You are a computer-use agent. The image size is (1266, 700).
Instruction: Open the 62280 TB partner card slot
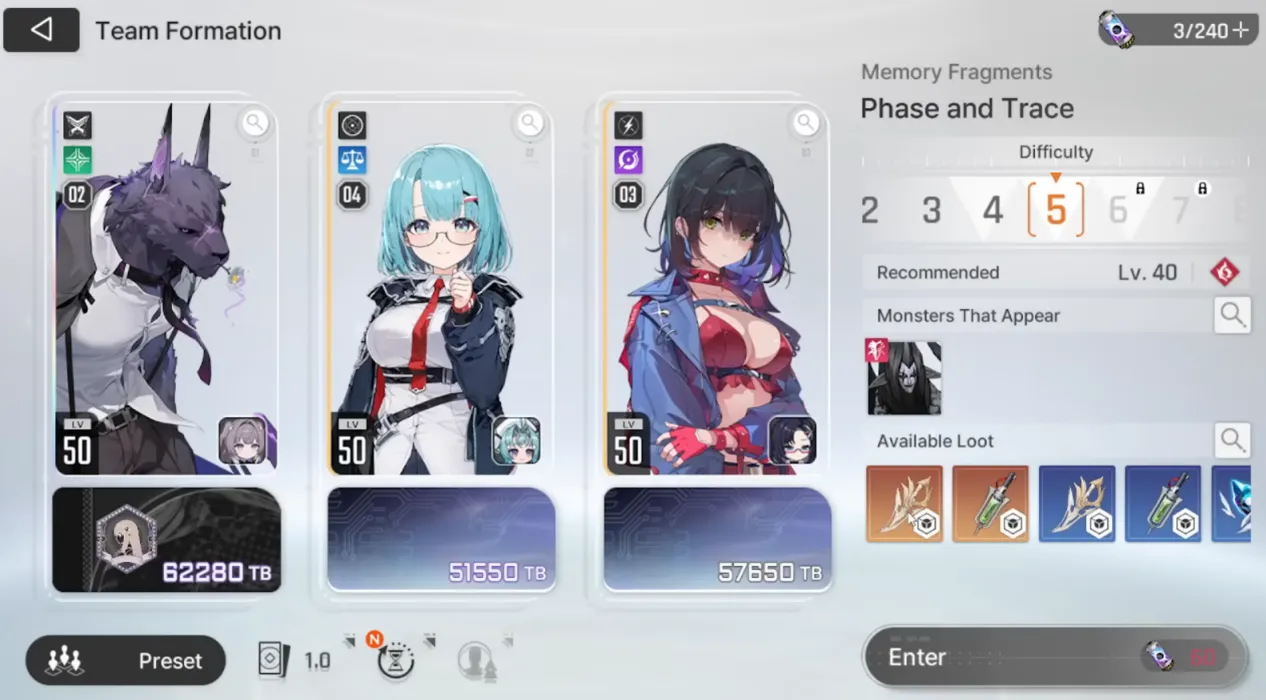tap(166, 540)
